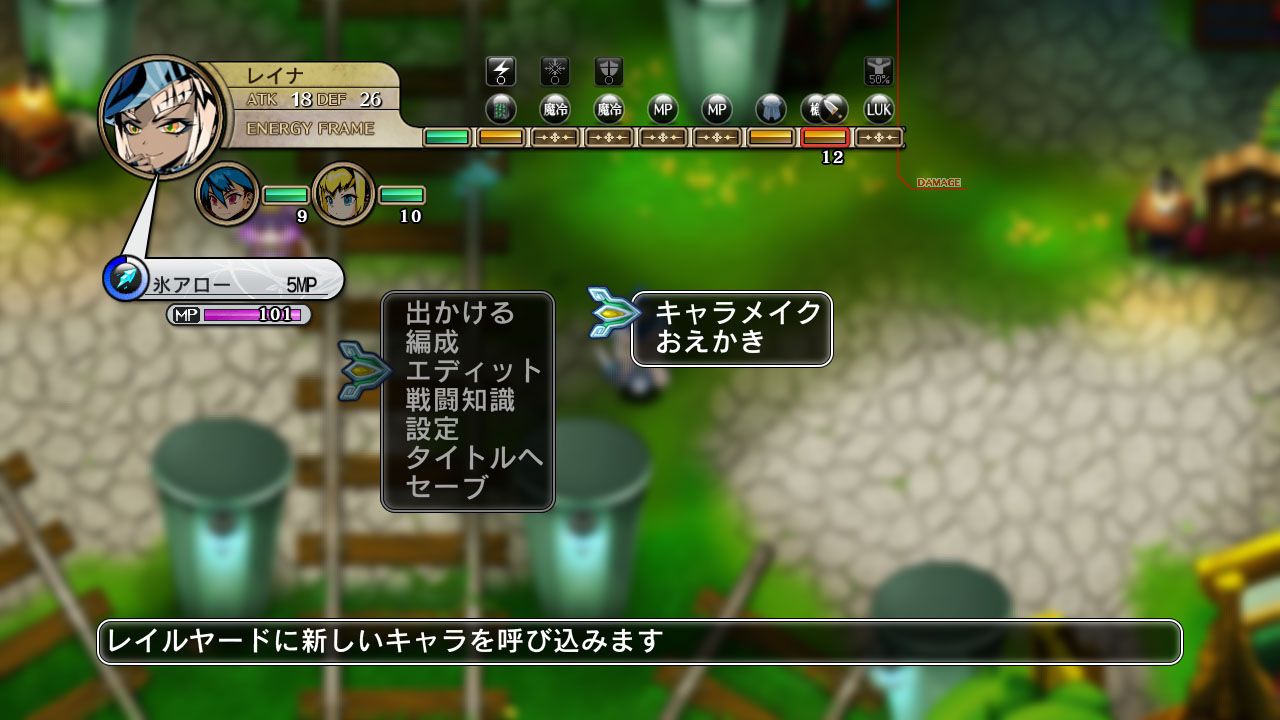The image size is (1280, 720).
Task: Open the 設定 settings menu entry
Action: pos(434,430)
